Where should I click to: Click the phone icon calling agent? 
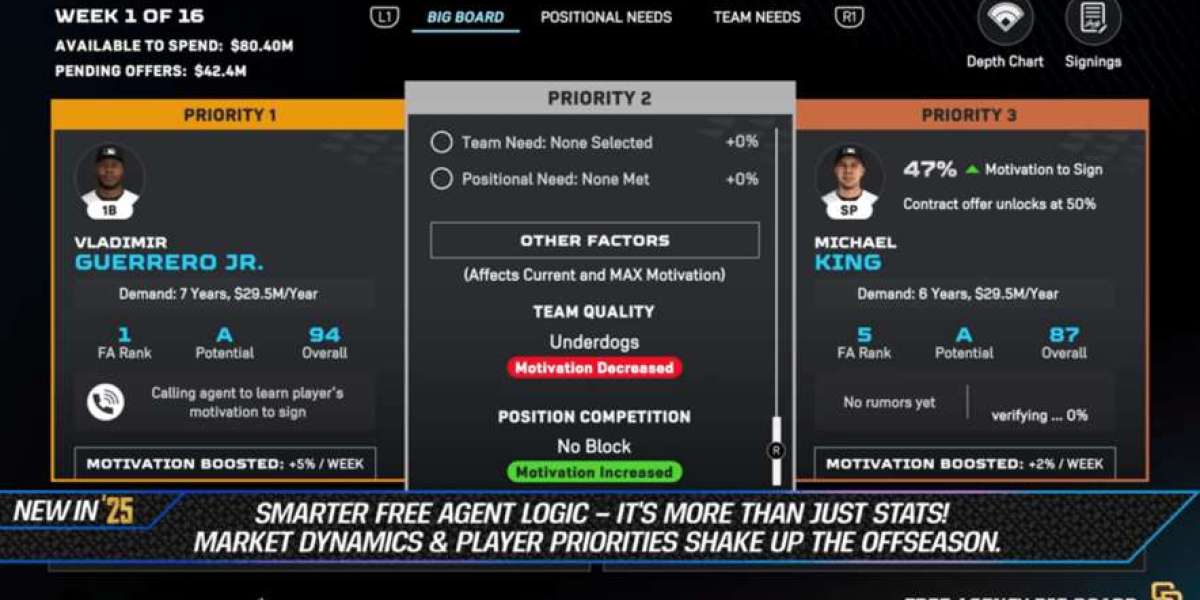click(106, 402)
